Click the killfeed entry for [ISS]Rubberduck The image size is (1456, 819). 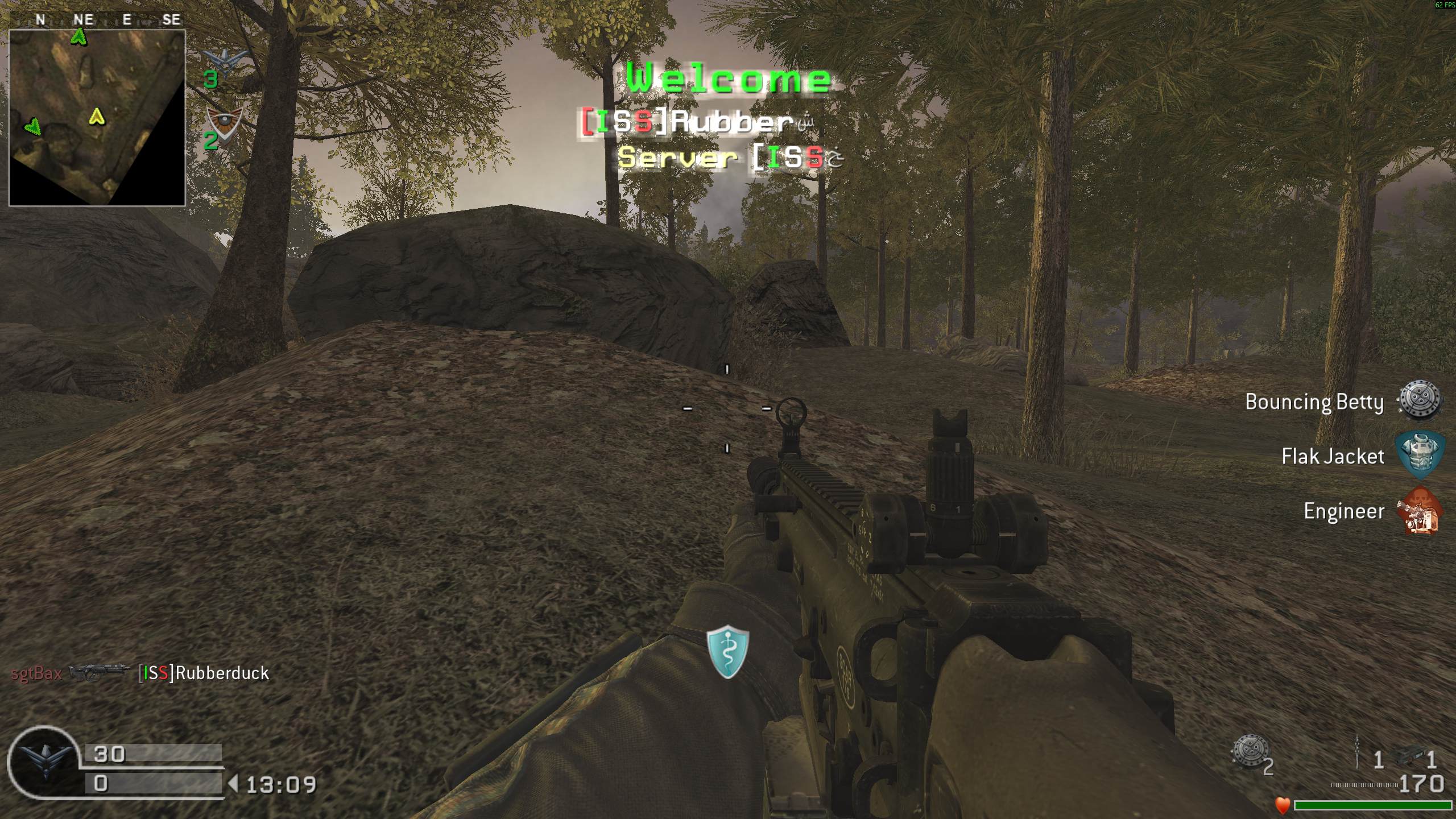click(x=204, y=673)
